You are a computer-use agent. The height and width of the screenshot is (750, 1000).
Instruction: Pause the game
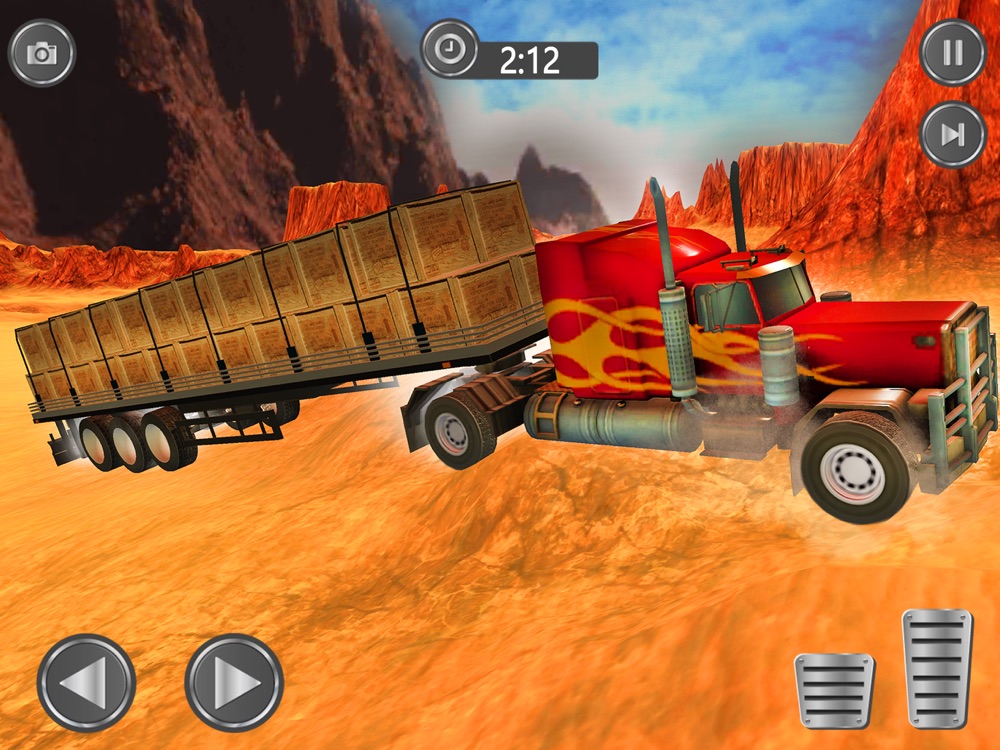(952, 52)
